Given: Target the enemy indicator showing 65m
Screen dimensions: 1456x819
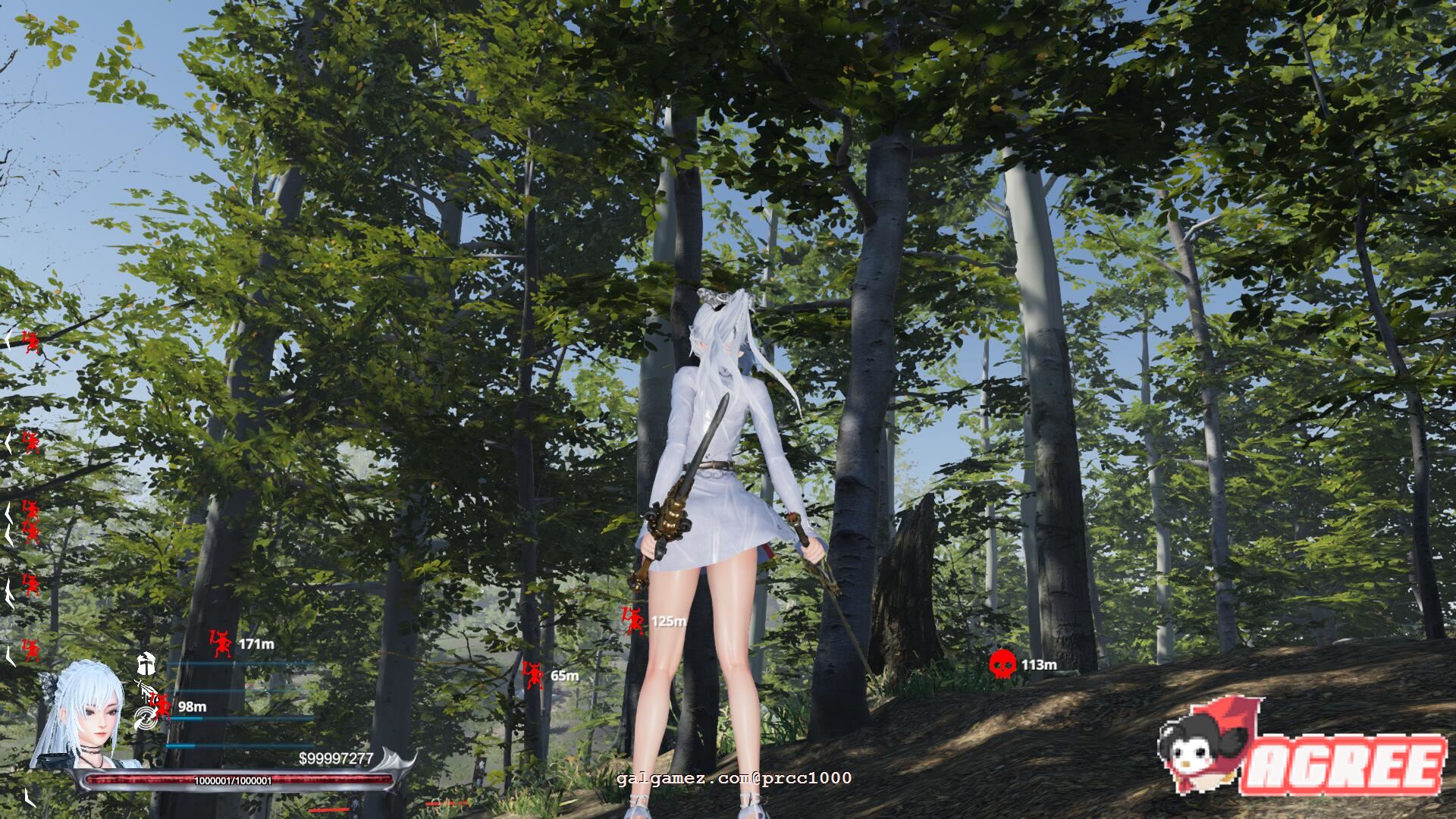Looking at the screenshot, I should pyautogui.click(x=533, y=673).
